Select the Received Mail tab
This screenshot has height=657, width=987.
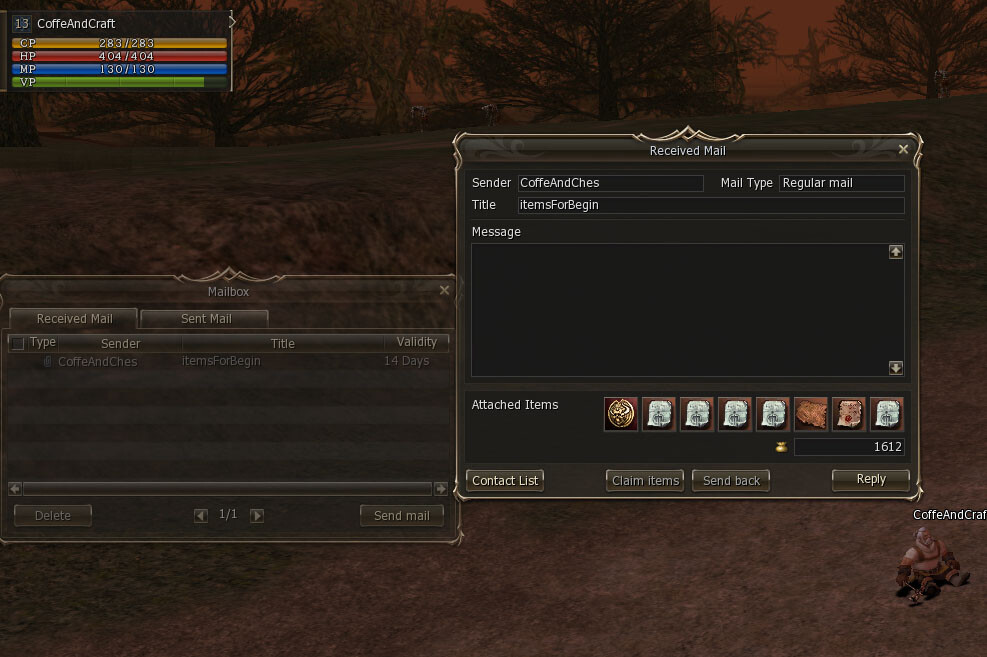coord(74,319)
